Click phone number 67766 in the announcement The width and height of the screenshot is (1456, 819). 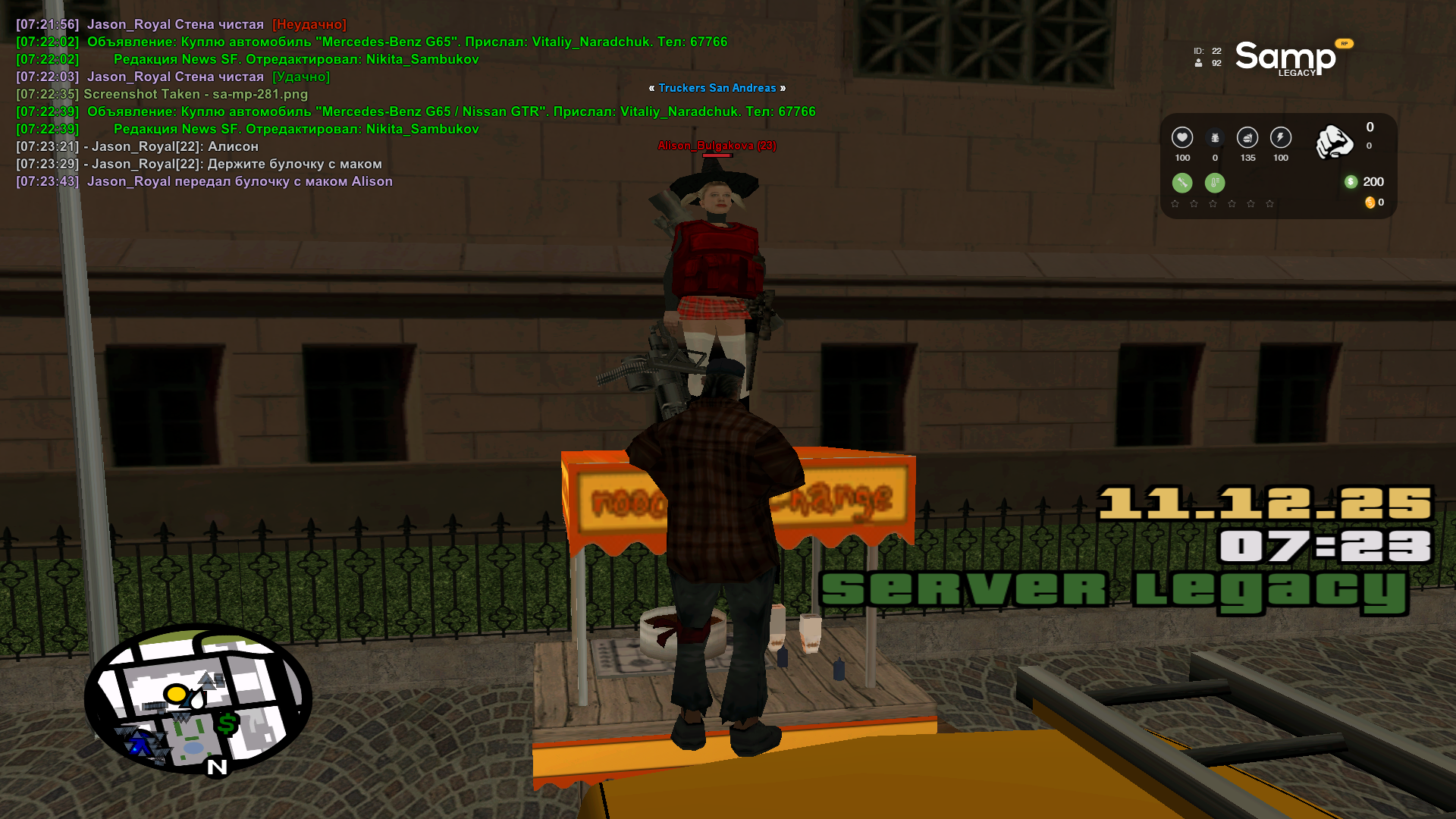[x=708, y=42]
